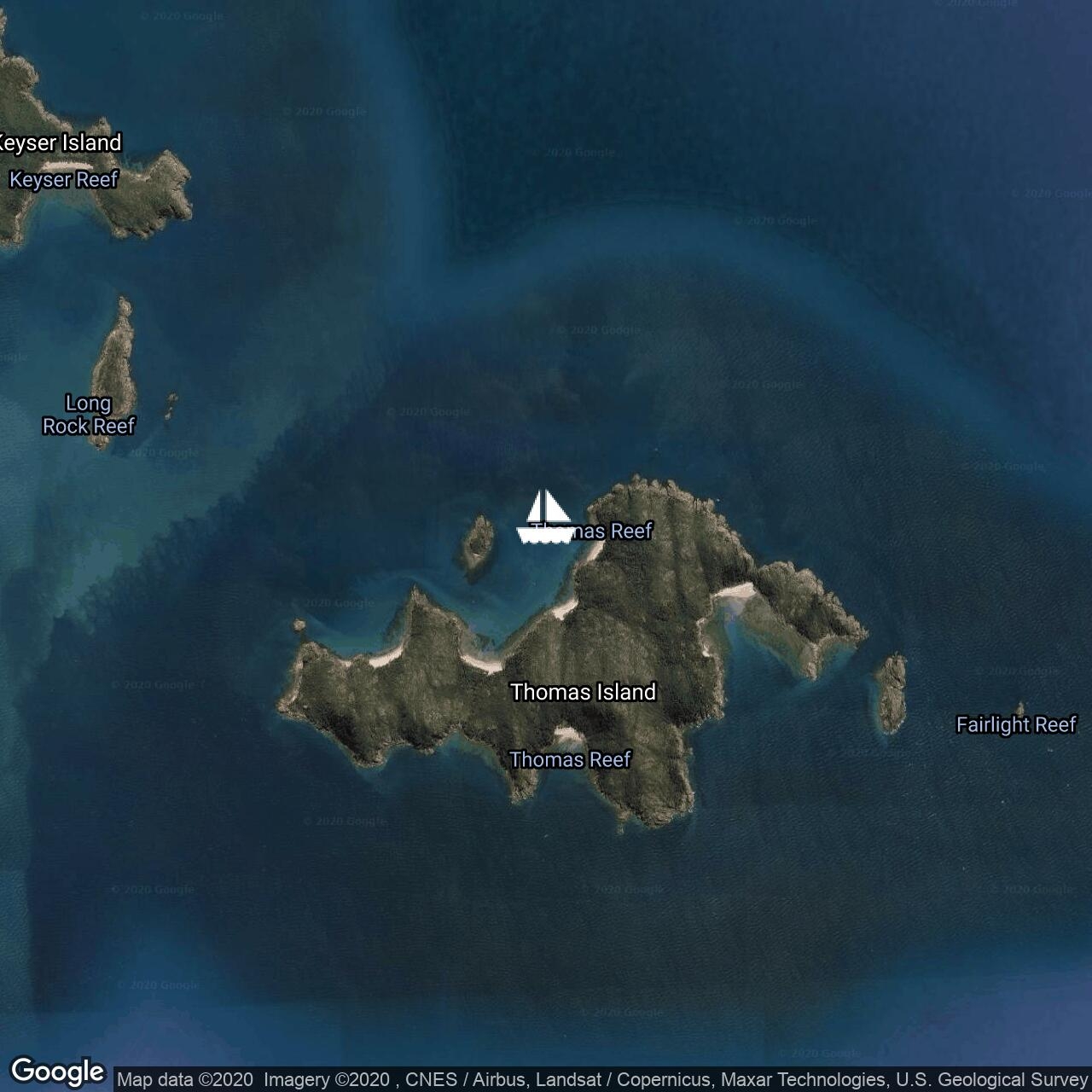This screenshot has height=1092, width=1092.
Task: Select the white sailboat map marker
Action: point(546,517)
